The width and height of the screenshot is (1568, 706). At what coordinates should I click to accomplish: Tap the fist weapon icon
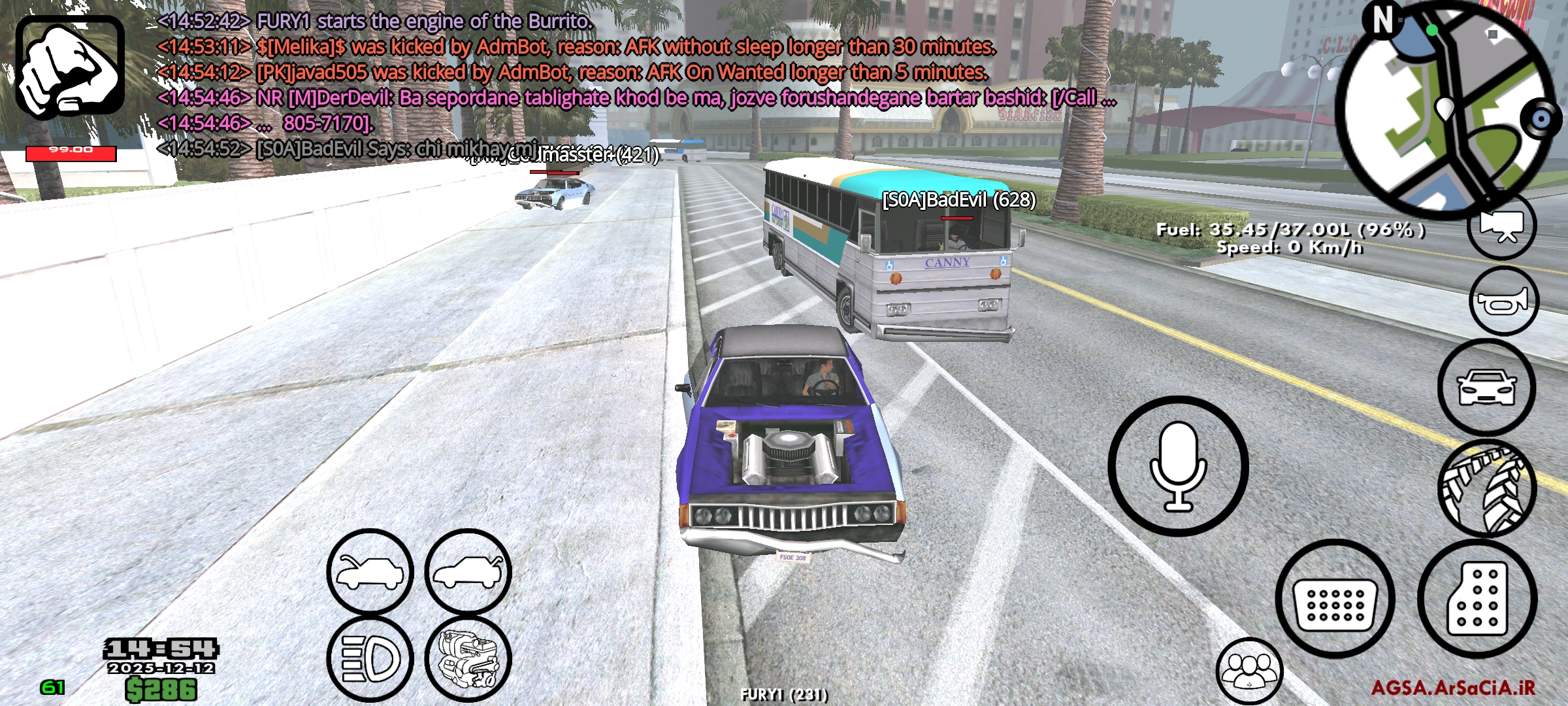70,68
